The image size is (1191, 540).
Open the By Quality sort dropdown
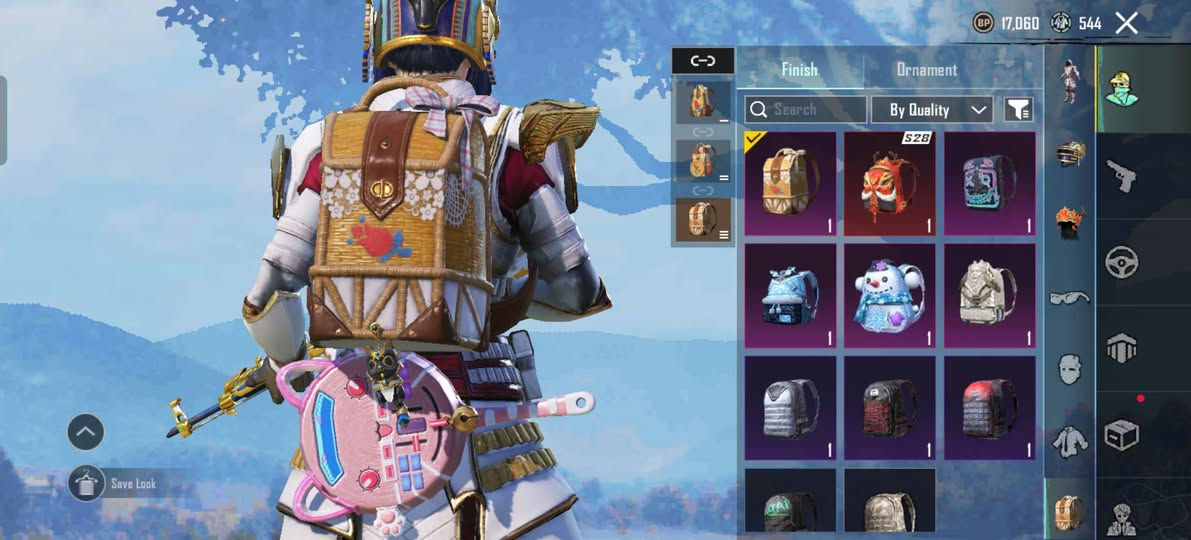[932, 110]
